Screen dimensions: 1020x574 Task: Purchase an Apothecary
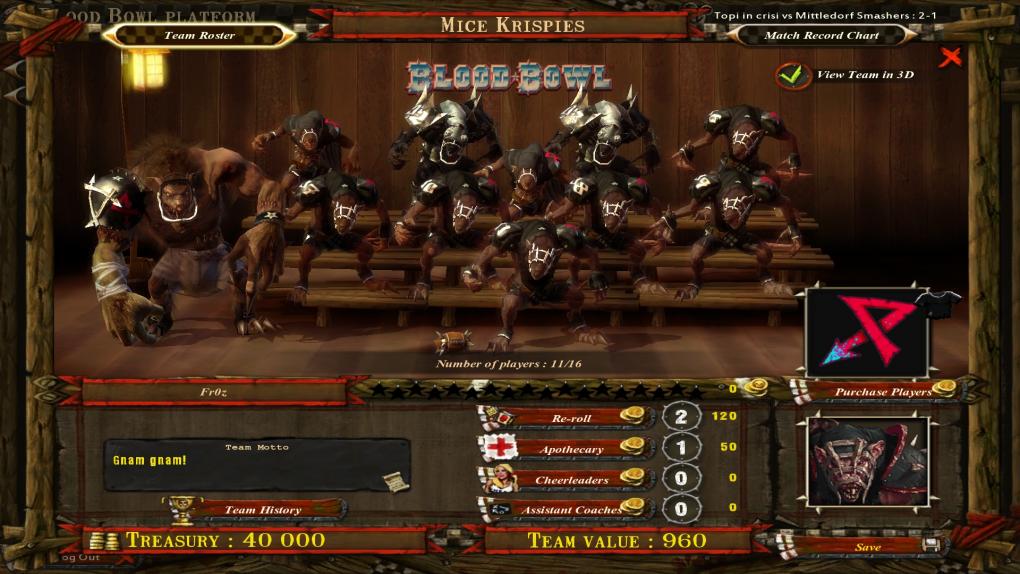[570, 448]
